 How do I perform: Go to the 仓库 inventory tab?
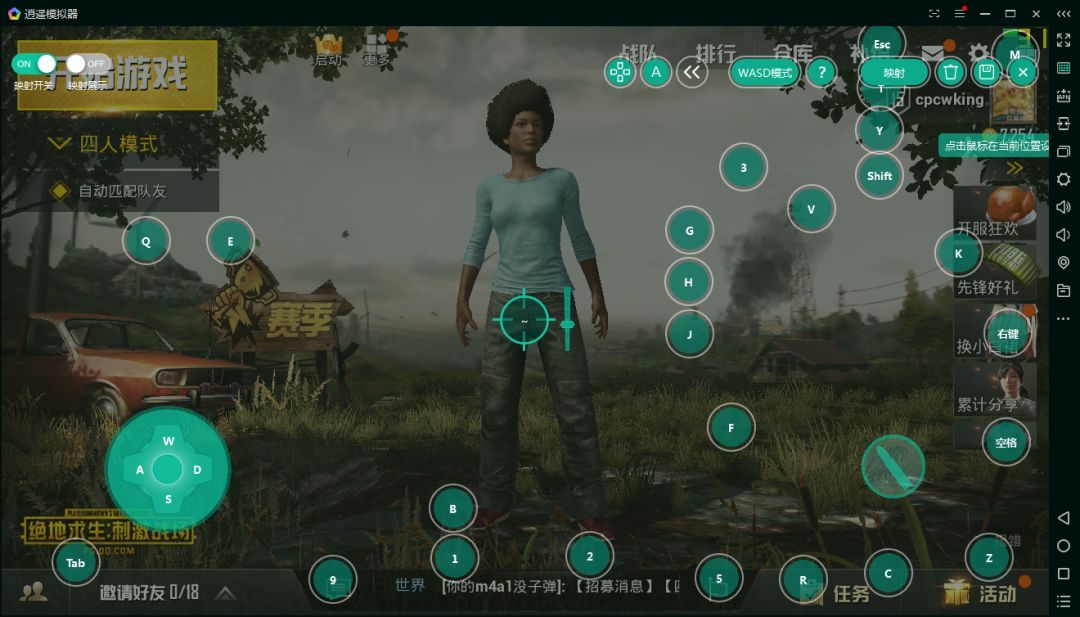(792, 53)
